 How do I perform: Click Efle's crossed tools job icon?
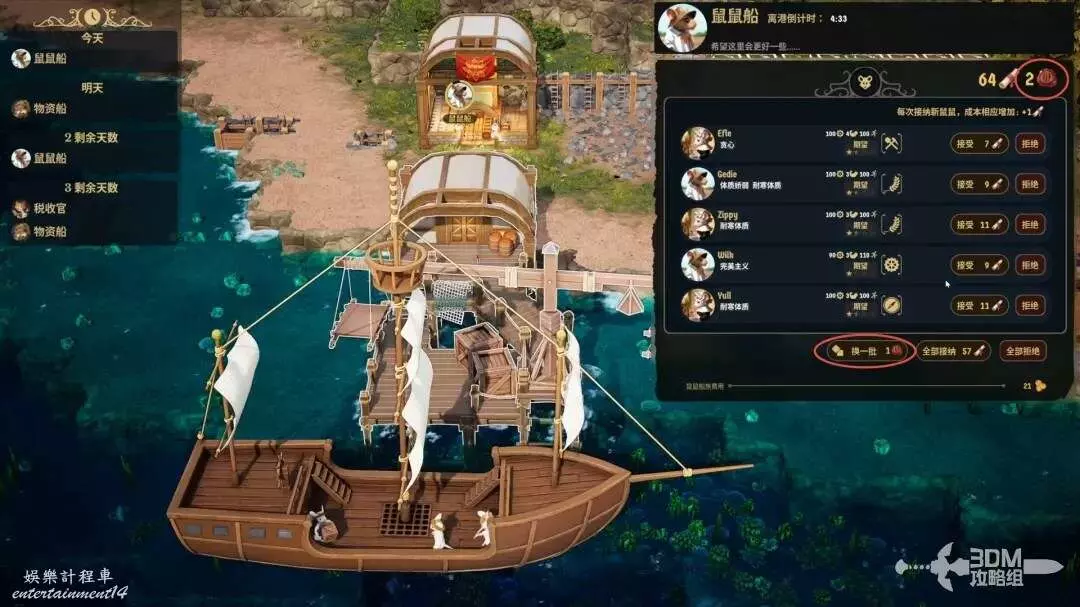(x=892, y=144)
